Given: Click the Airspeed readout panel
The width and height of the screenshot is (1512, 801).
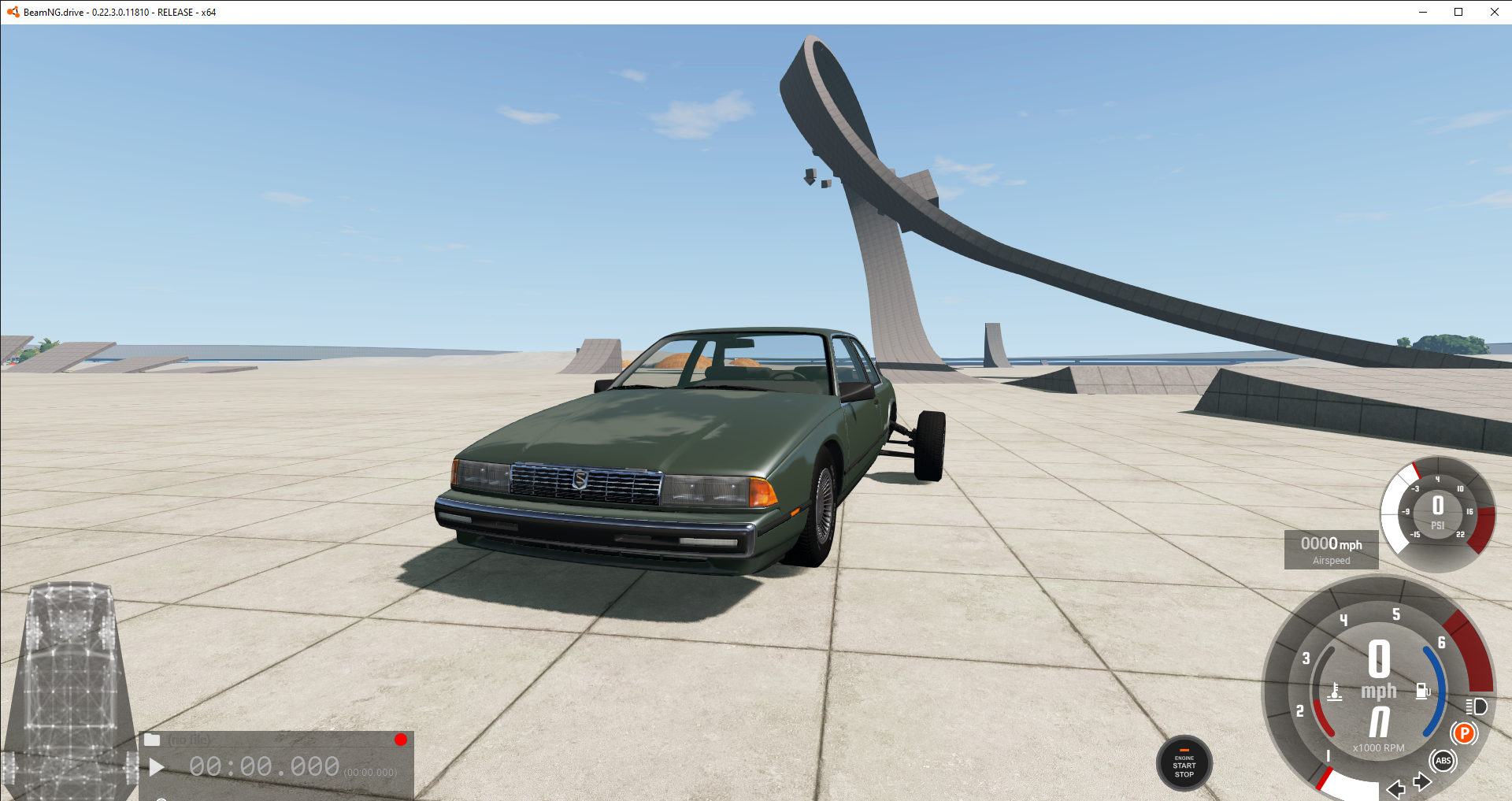Looking at the screenshot, I should coord(1331,549).
